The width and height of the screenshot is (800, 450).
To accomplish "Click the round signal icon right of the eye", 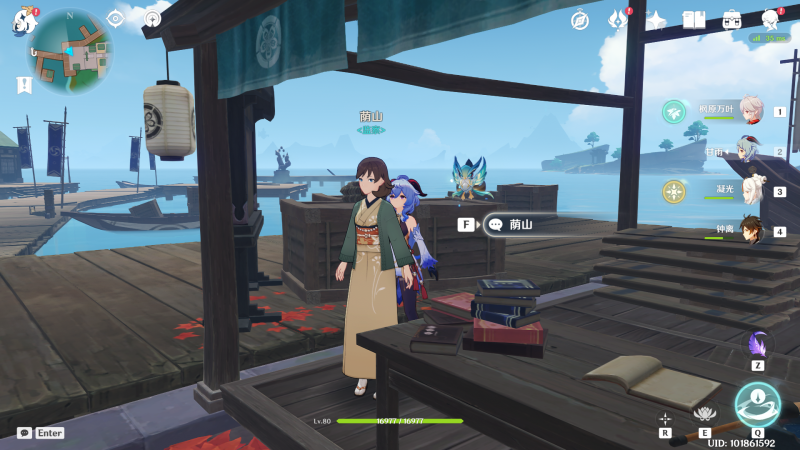I will pos(152,18).
